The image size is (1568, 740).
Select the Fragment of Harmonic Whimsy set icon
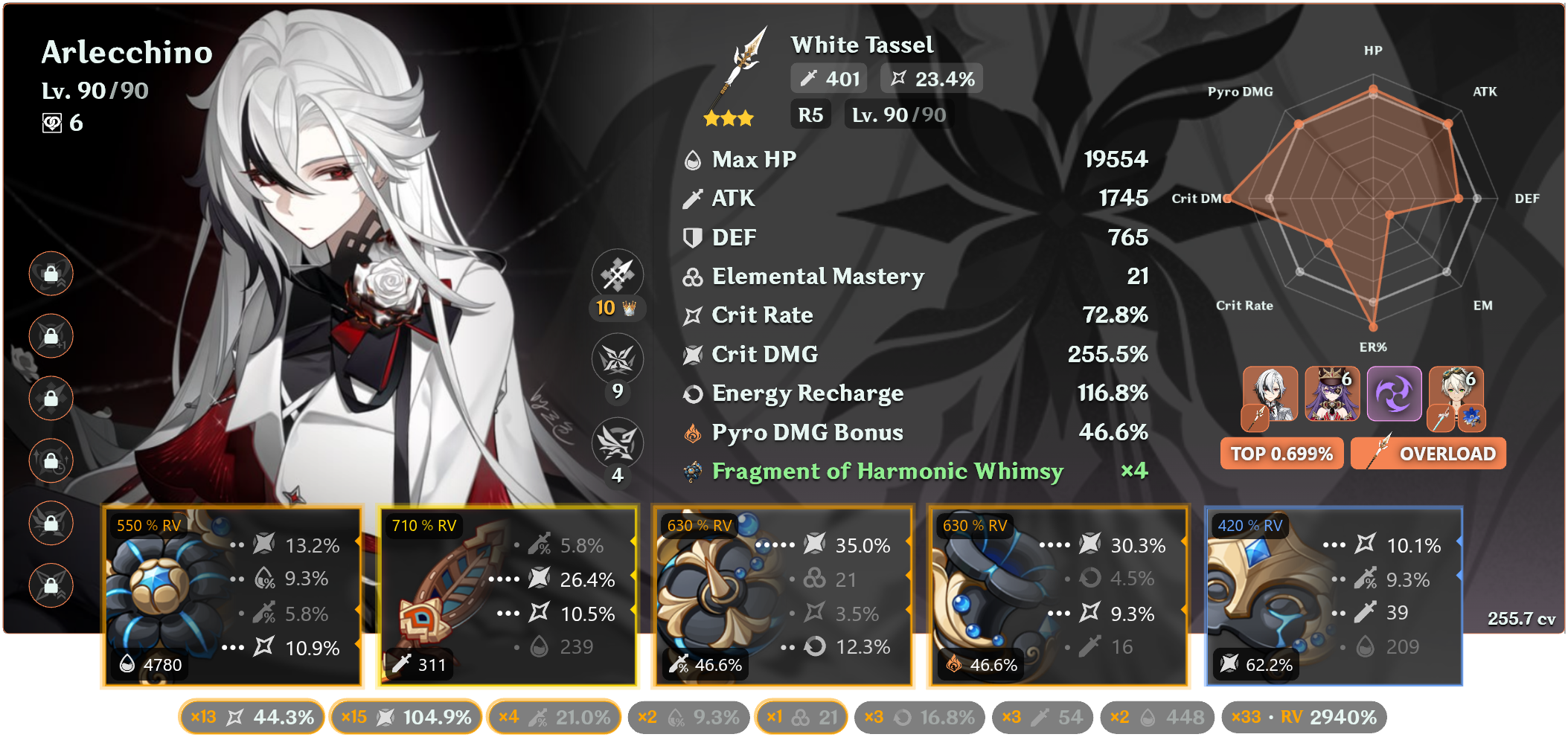pyautogui.click(x=691, y=471)
